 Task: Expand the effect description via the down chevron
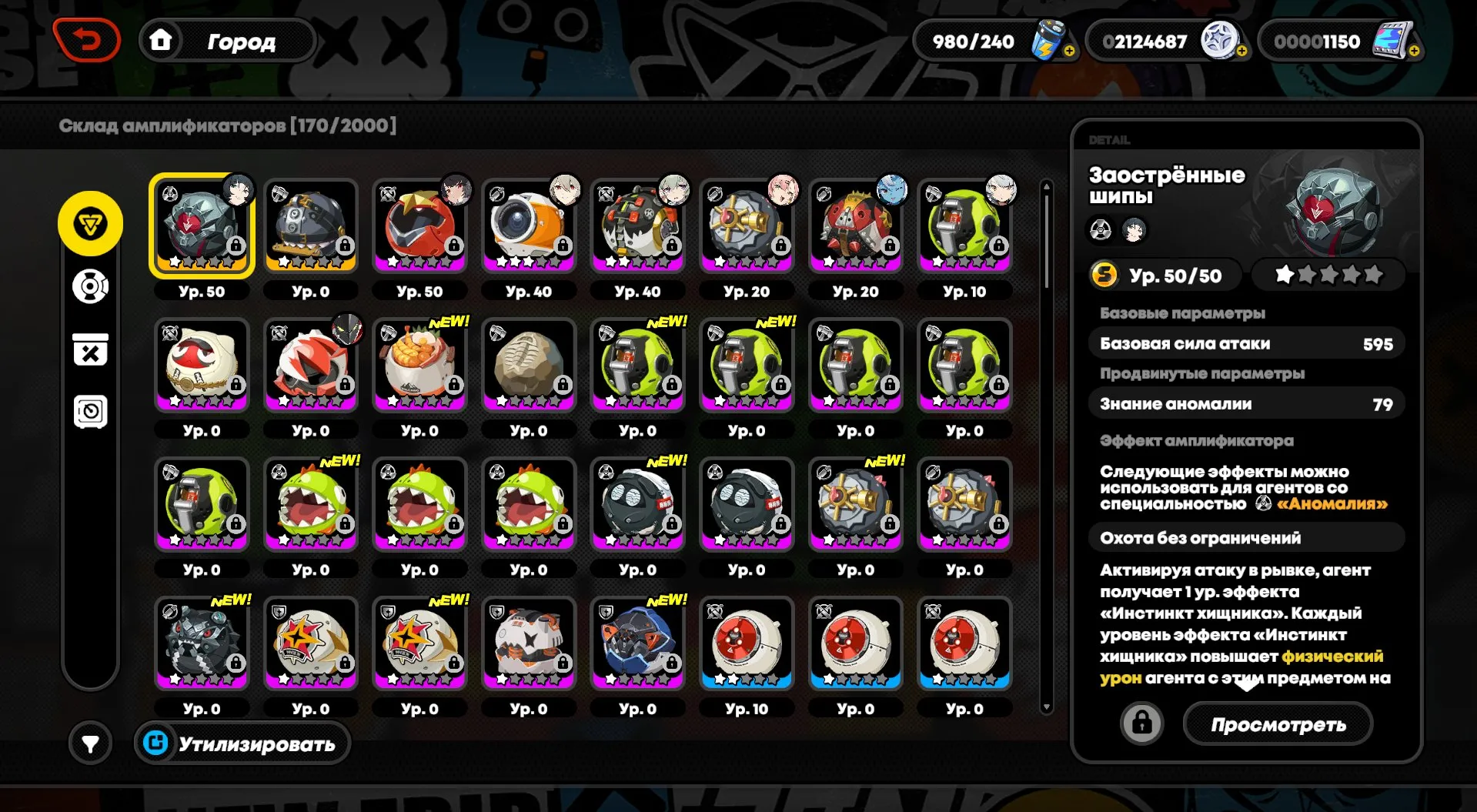1247,684
